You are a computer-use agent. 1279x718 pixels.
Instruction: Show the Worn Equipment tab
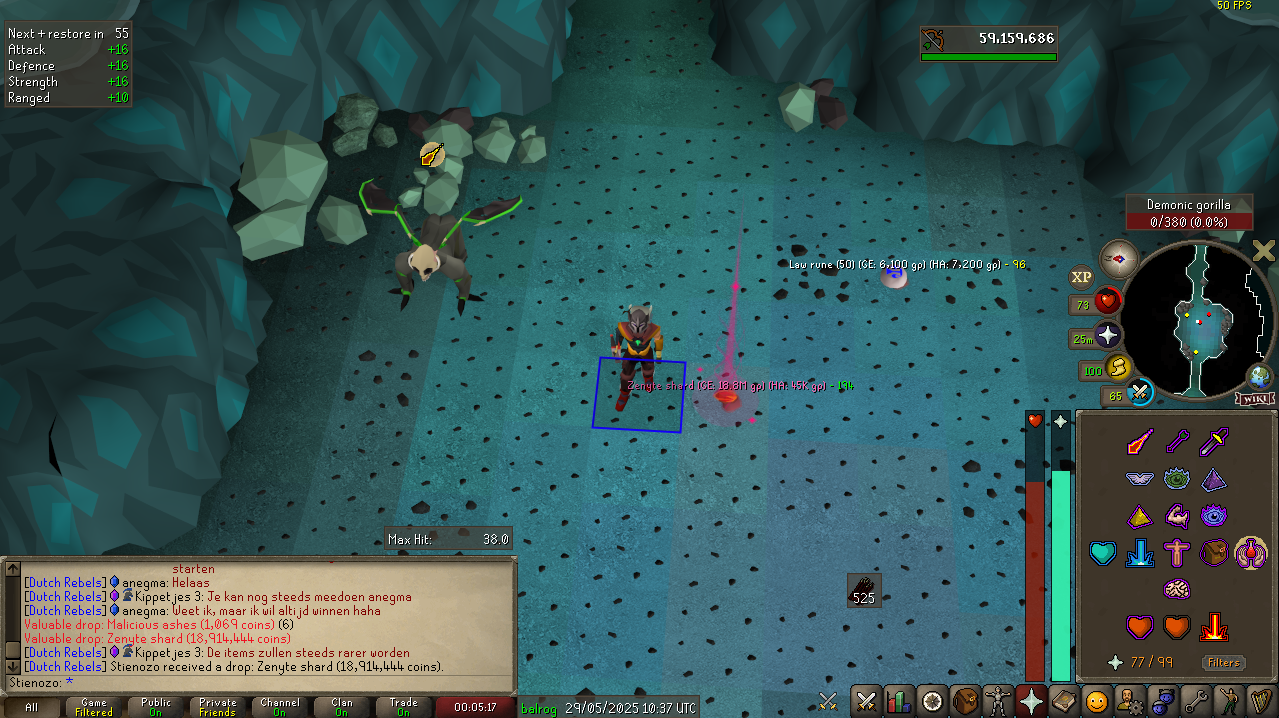[998, 700]
